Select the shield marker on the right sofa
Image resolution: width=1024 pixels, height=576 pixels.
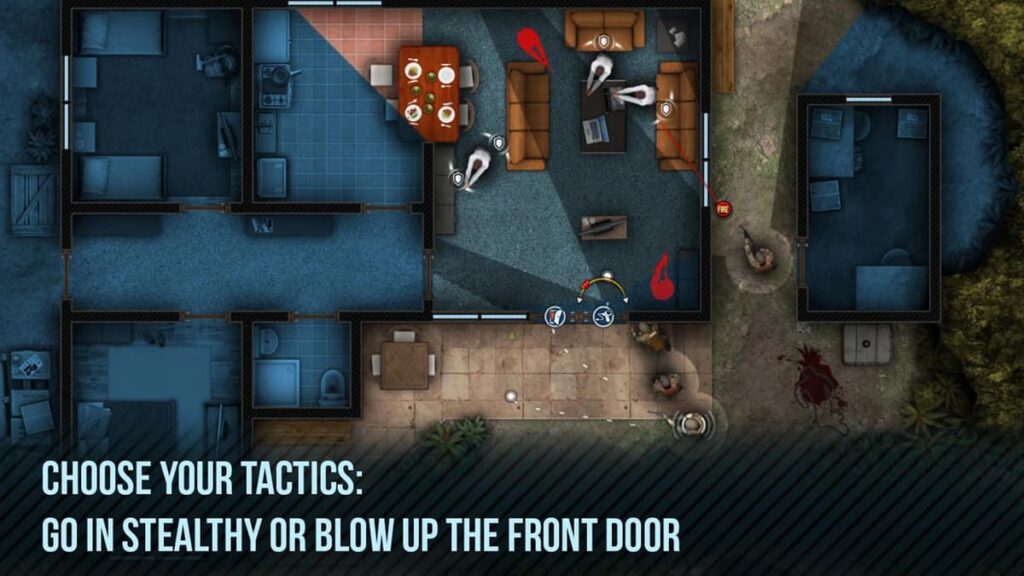pos(667,107)
